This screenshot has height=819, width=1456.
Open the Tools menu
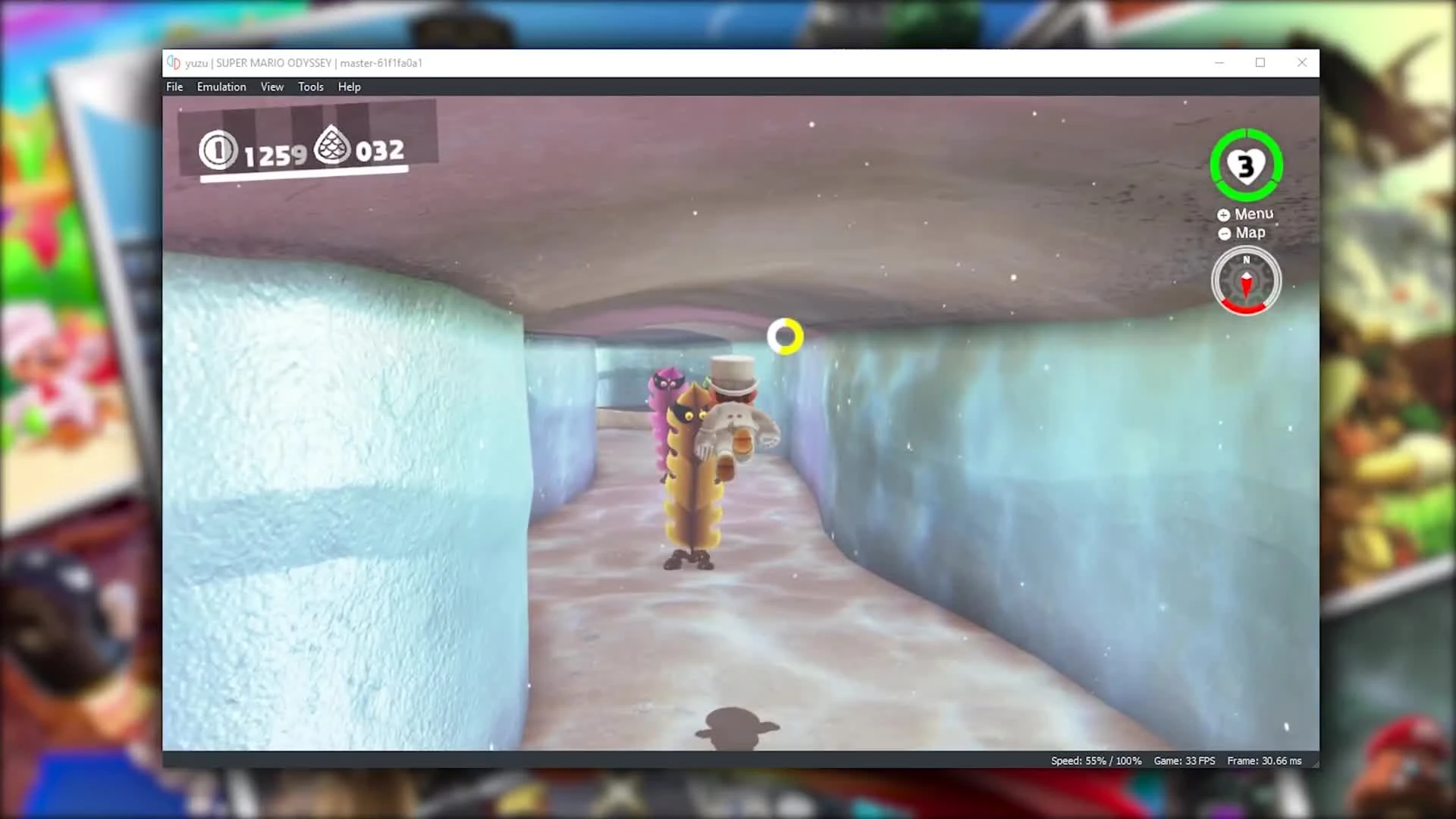coord(310,86)
